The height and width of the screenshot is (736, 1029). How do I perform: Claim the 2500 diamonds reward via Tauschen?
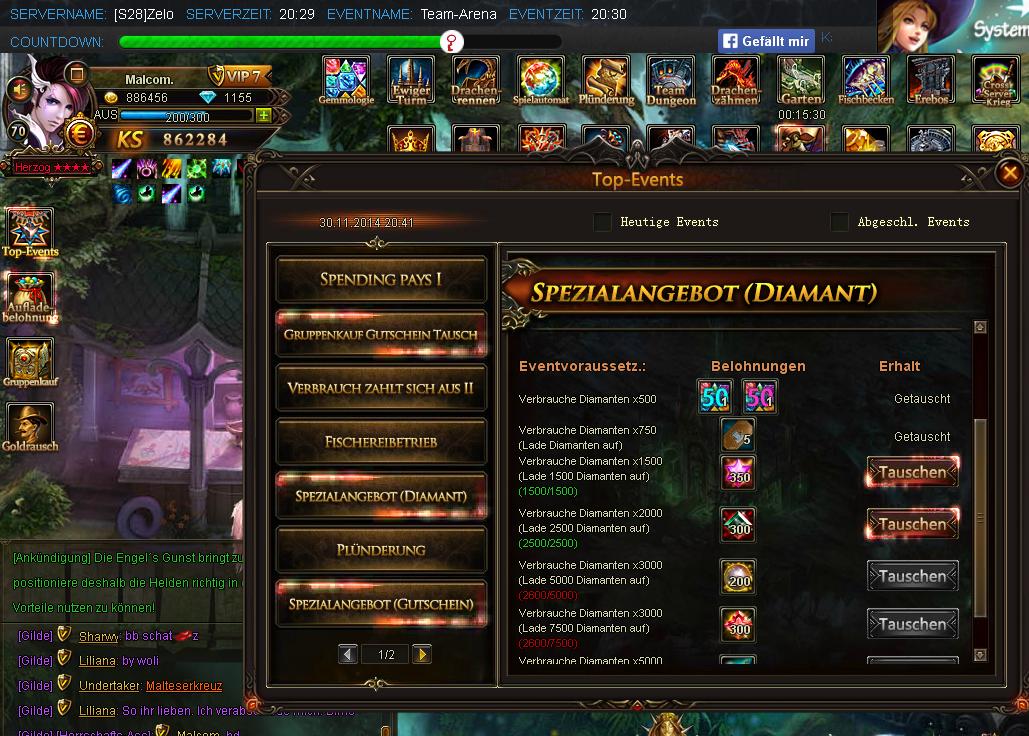coord(912,524)
